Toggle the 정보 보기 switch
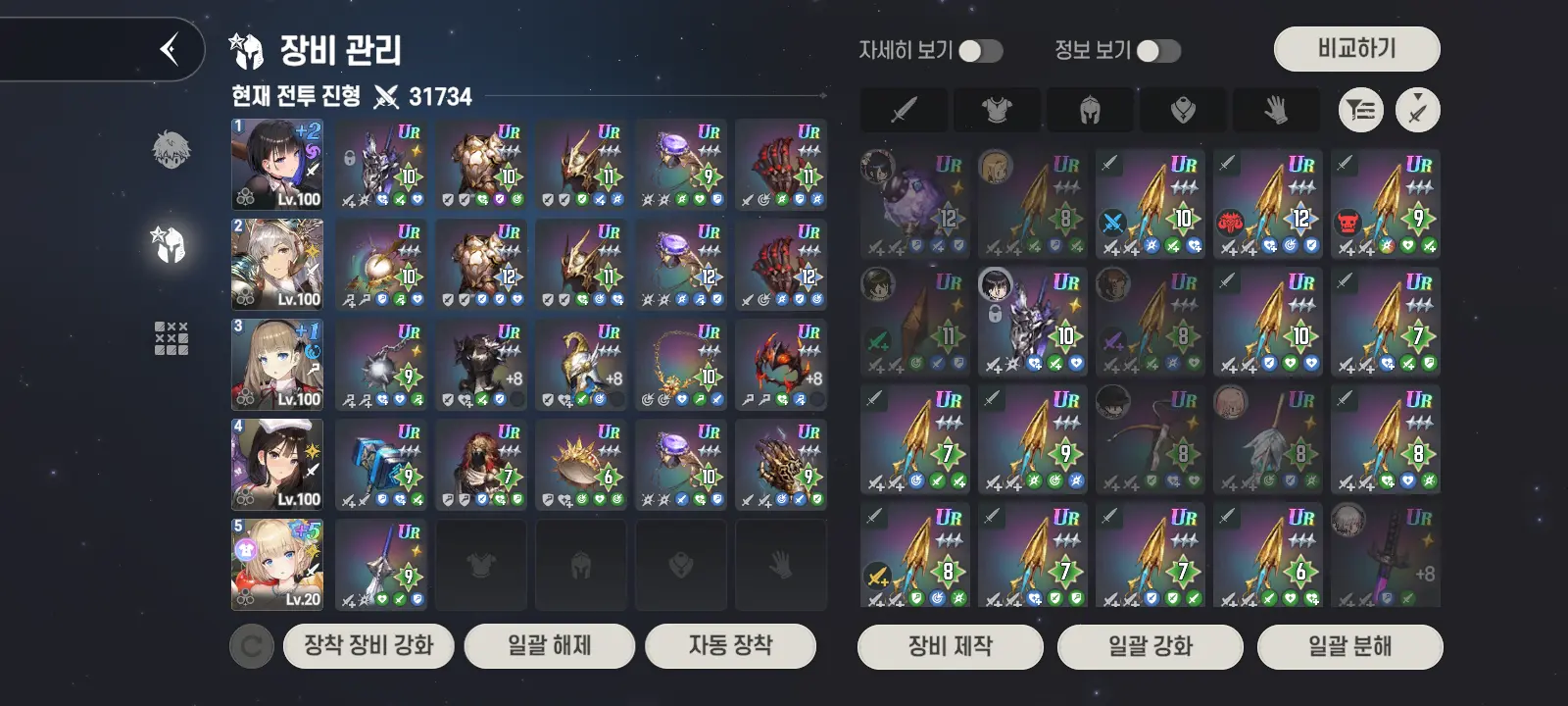The image size is (1568, 706). point(1157,51)
